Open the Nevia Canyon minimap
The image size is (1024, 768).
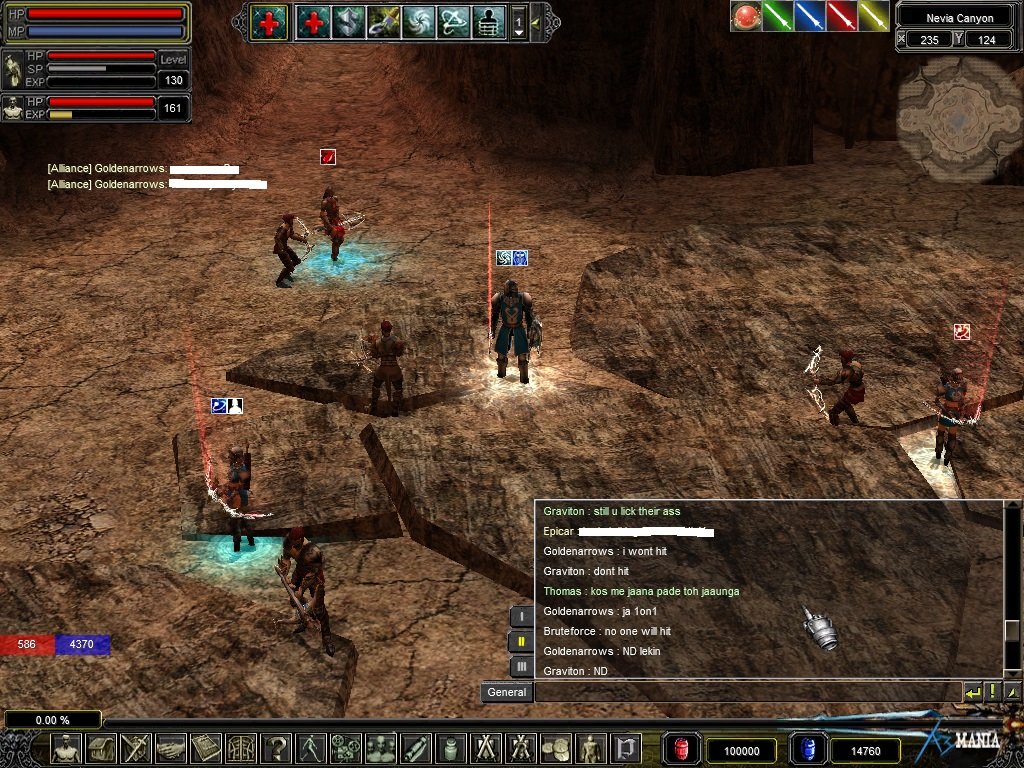point(959,119)
